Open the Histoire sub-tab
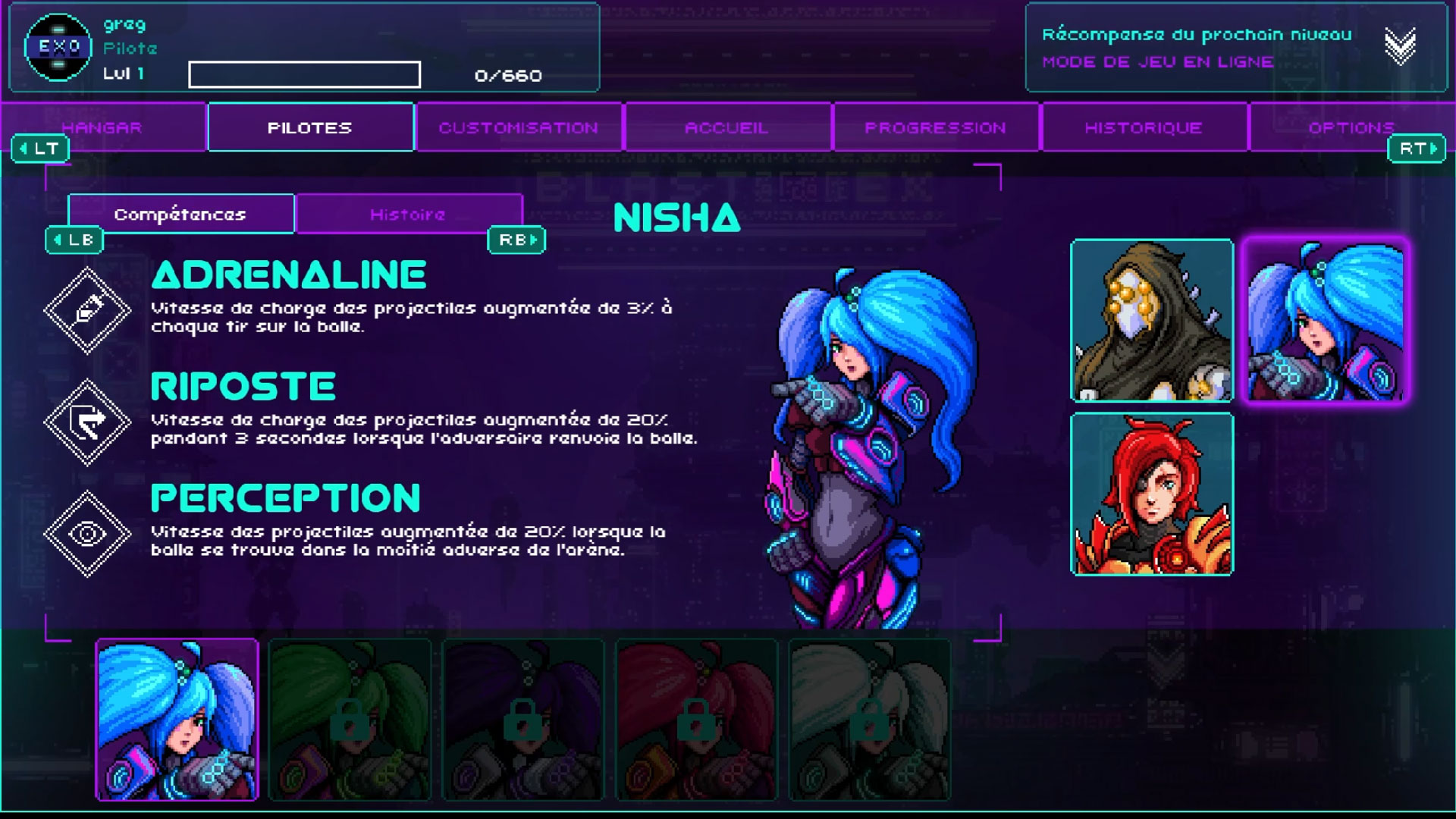This screenshot has height=819, width=1456. (408, 215)
